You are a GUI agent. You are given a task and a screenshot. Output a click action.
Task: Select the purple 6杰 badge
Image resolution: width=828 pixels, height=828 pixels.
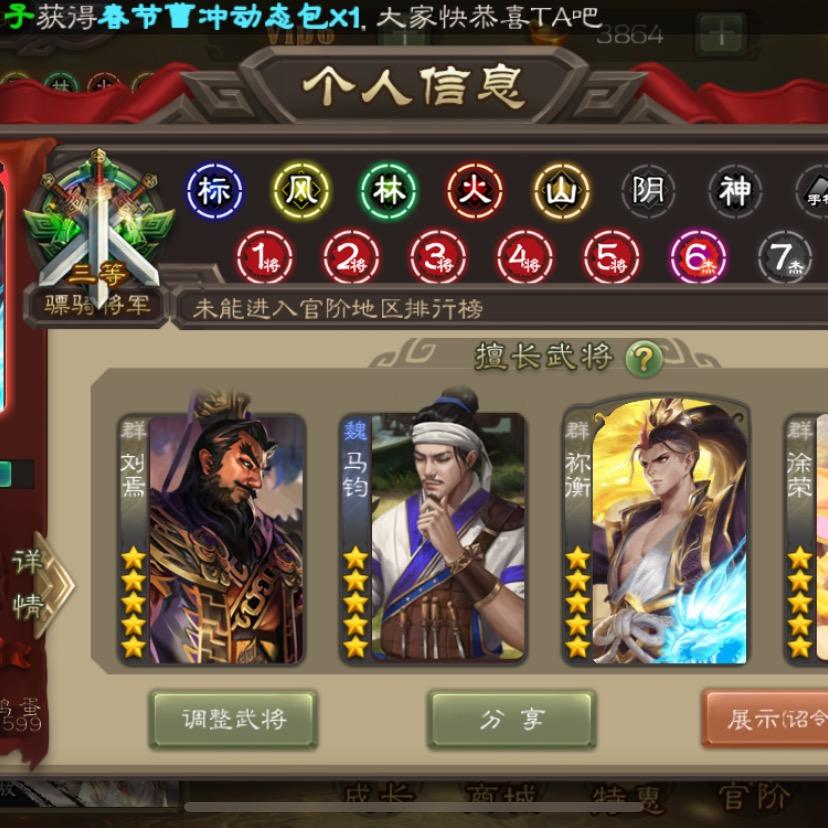click(698, 258)
